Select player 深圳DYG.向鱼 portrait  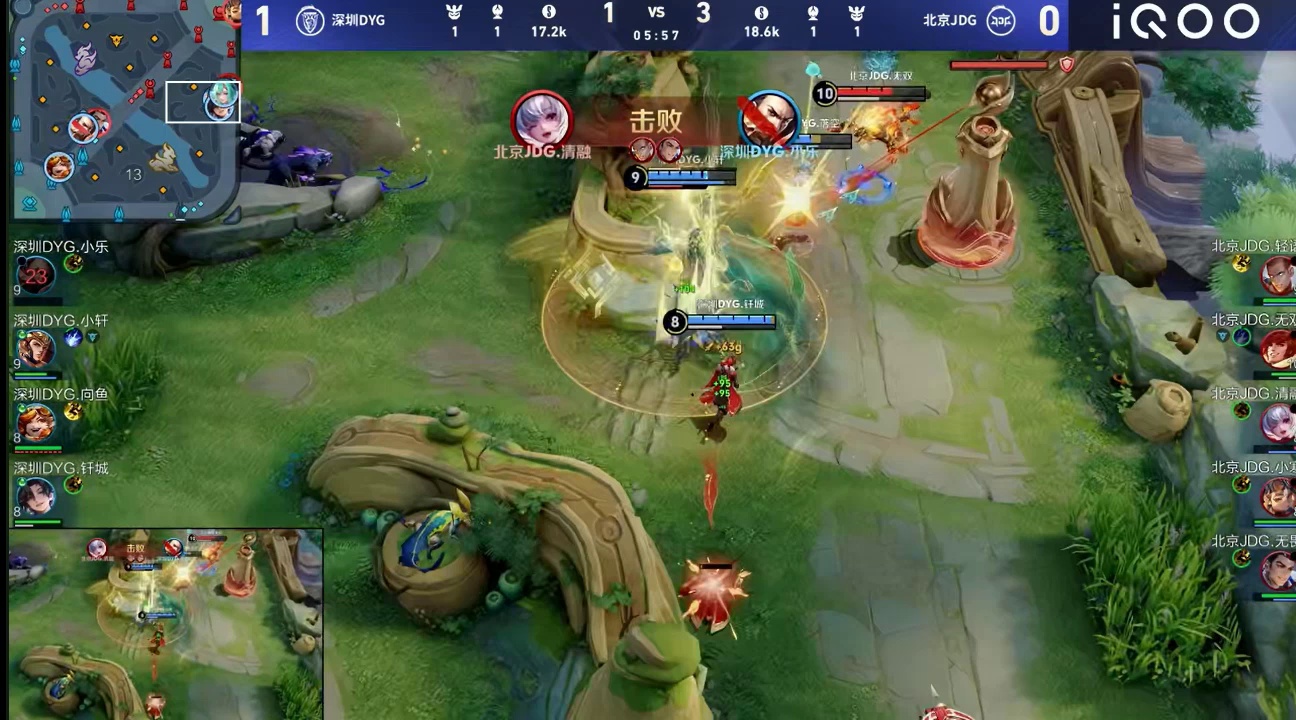coord(36,422)
